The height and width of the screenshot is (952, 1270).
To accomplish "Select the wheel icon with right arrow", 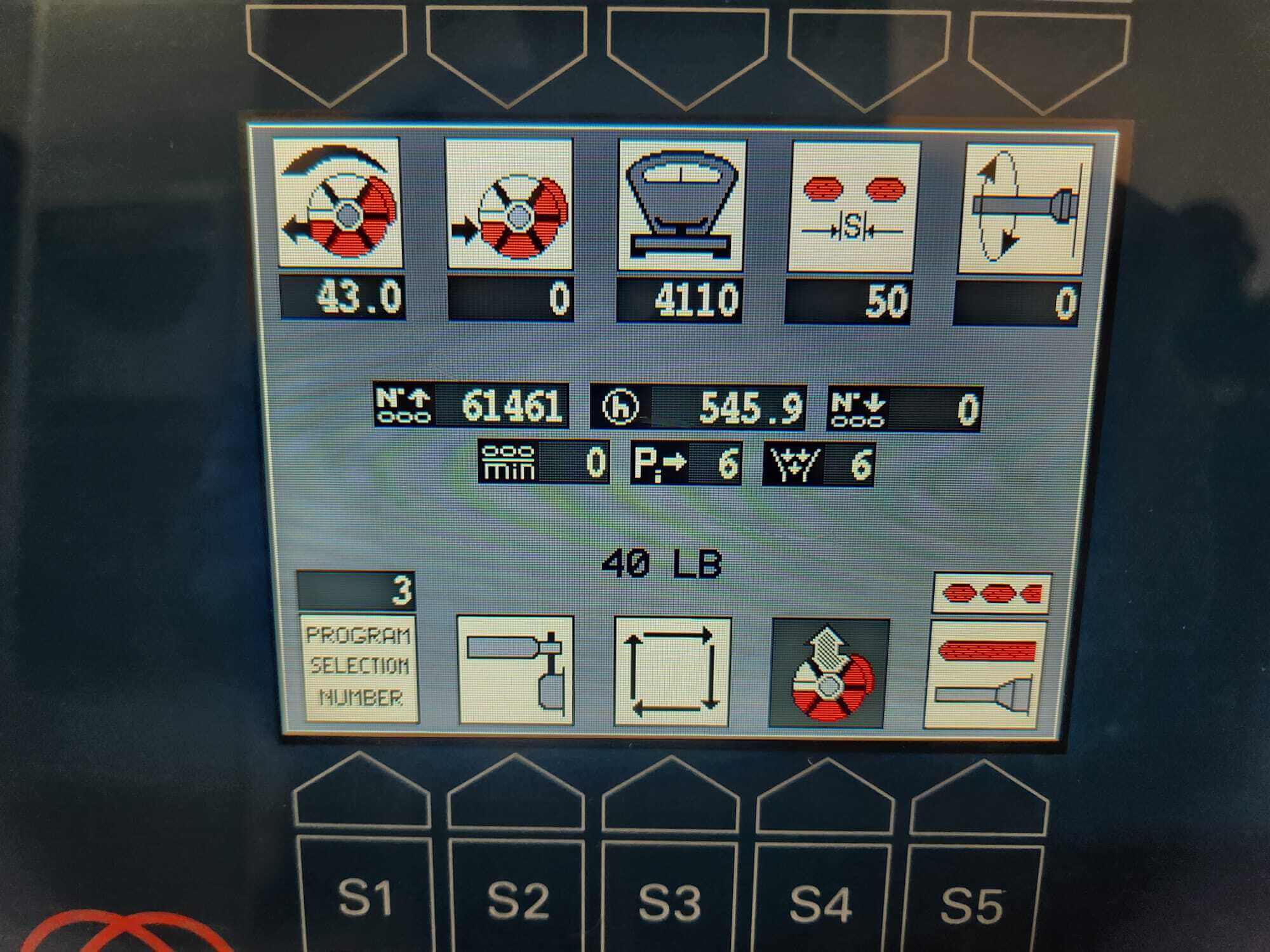I will 510,204.
